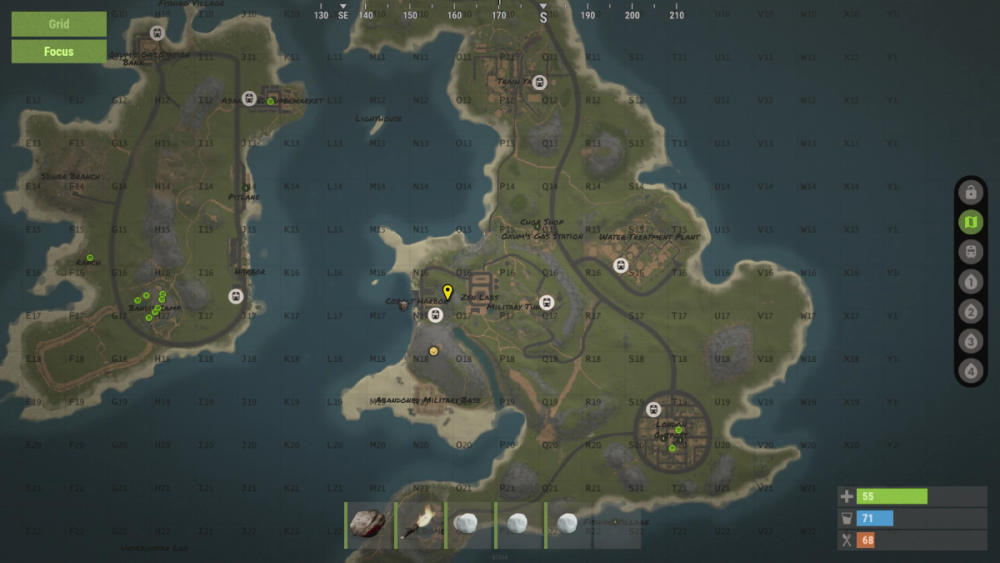1000x563 pixels.
Task: Click the yellow player position marker
Action: click(448, 292)
